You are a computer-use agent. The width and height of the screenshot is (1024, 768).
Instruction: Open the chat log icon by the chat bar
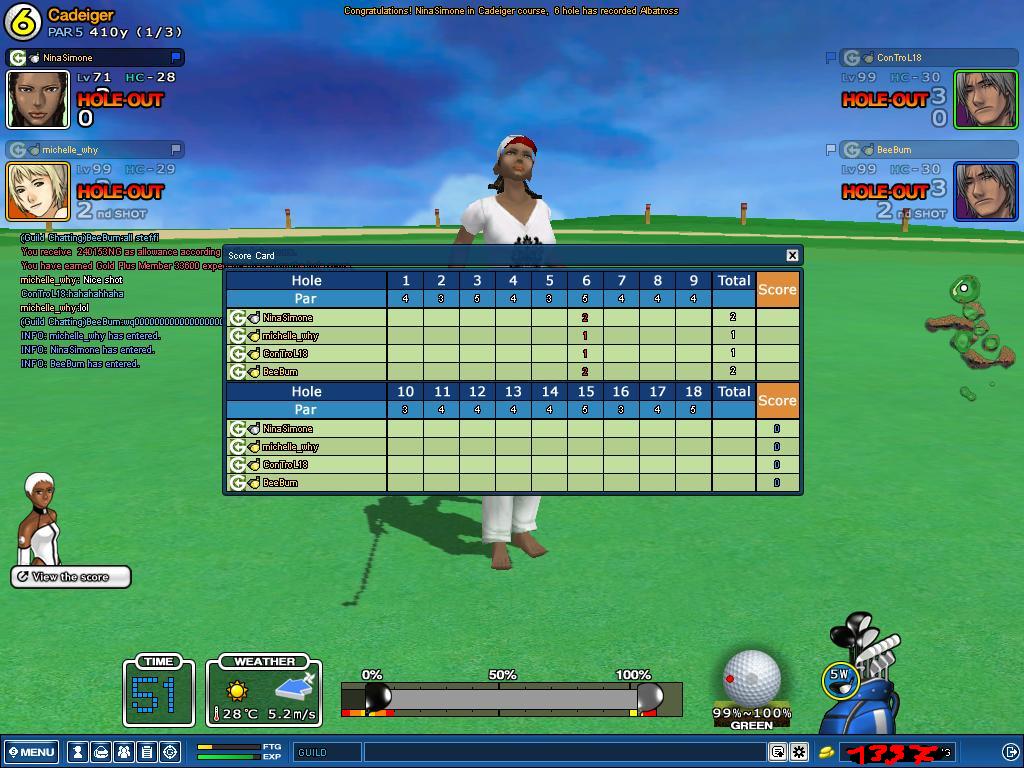(x=778, y=752)
